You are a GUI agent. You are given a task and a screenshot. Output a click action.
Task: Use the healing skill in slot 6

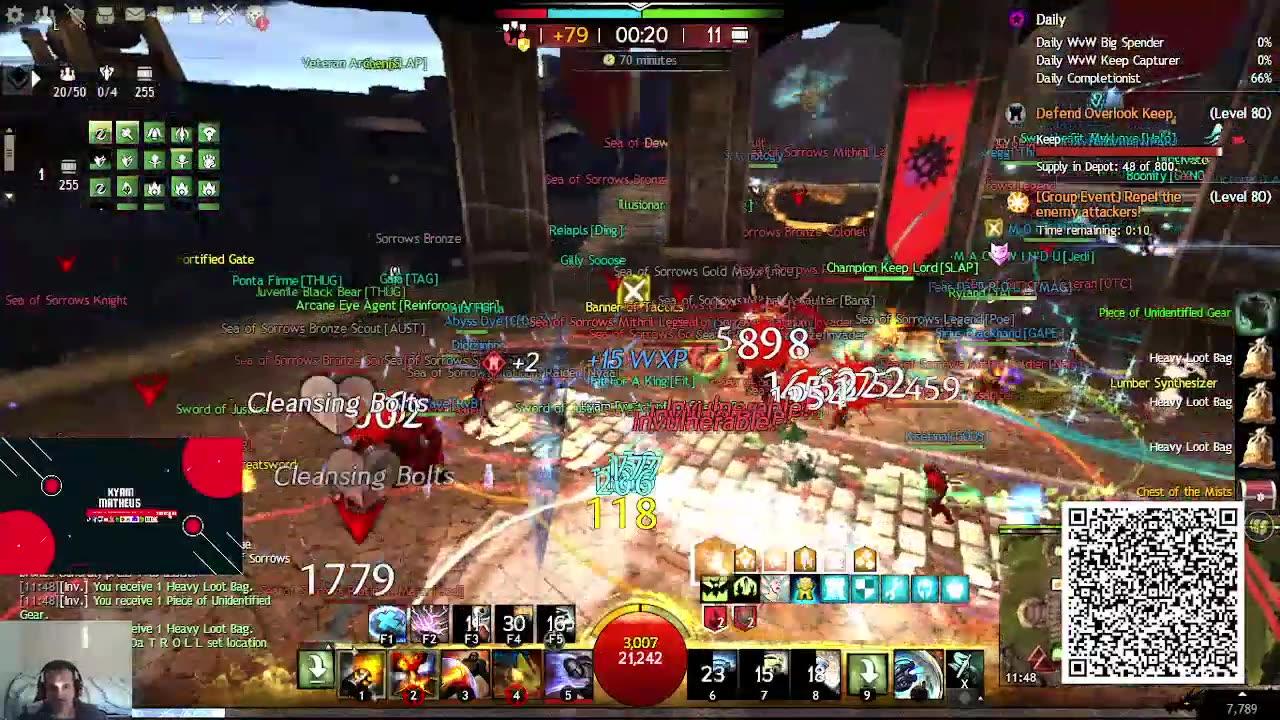712,670
